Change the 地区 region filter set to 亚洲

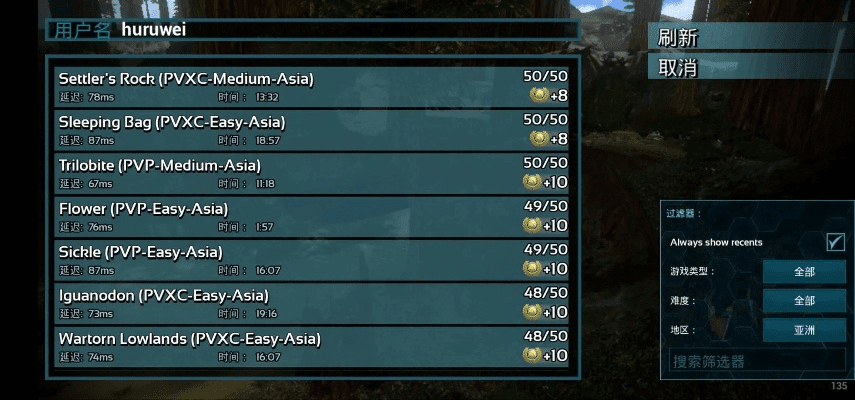[x=804, y=330]
